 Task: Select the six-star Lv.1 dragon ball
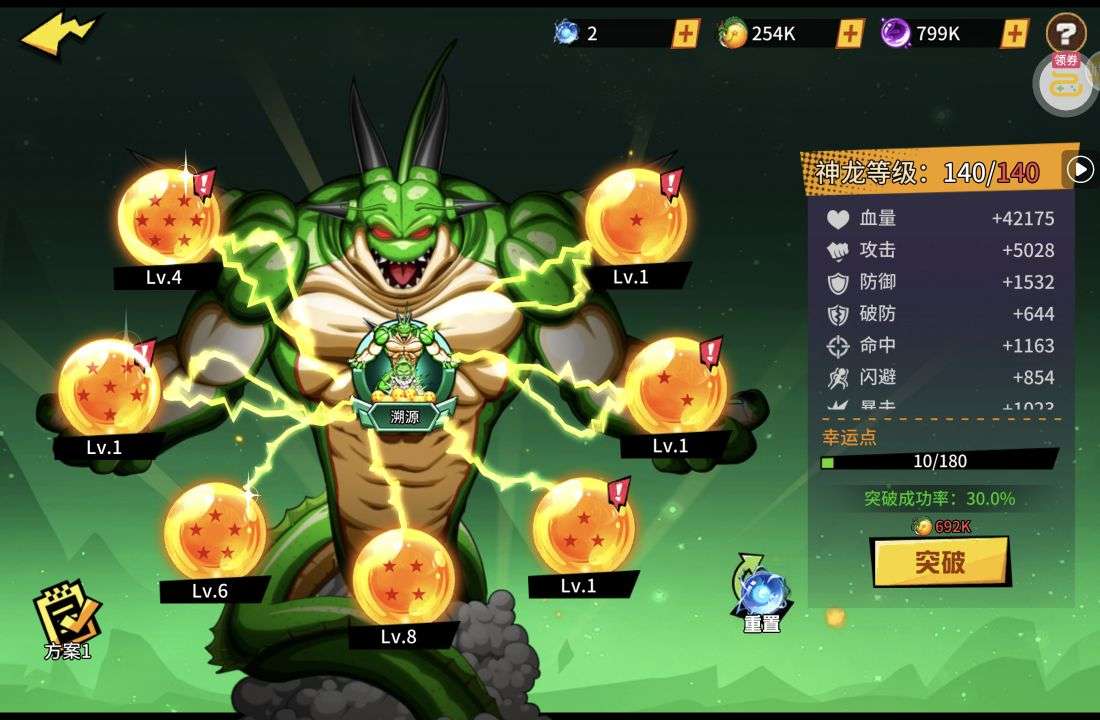(x=109, y=387)
